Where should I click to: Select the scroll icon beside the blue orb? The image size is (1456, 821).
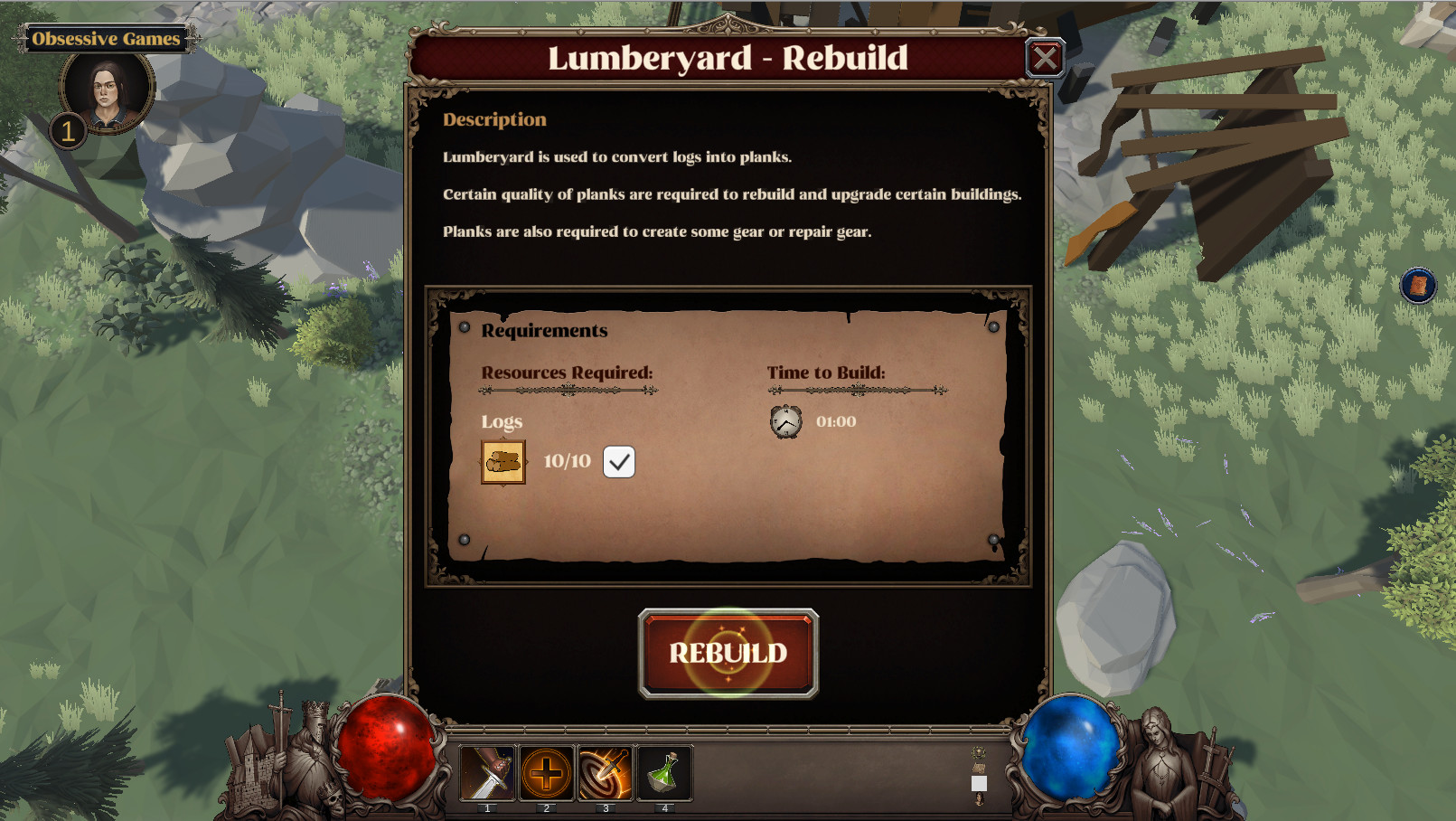(979, 768)
